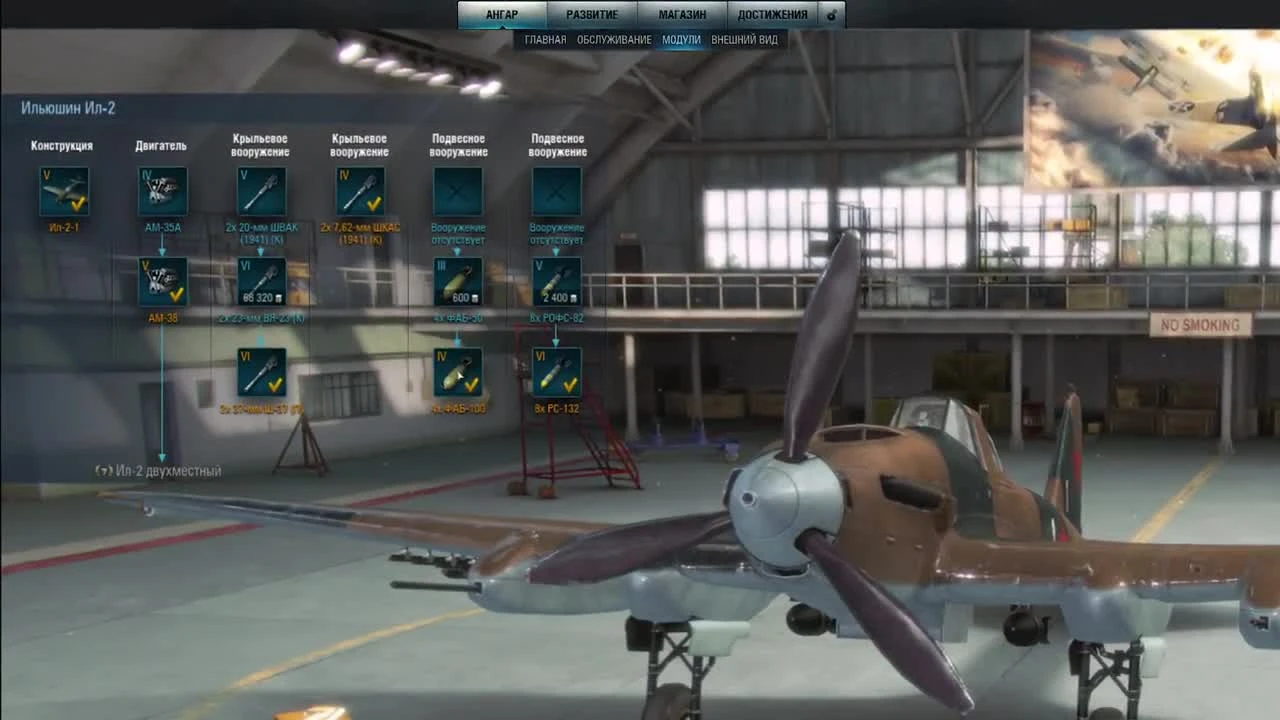Select the 4x ФАБ-50 bomb icon
Image resolution: width=1280 pixels, height=720 pixels.
458,281
